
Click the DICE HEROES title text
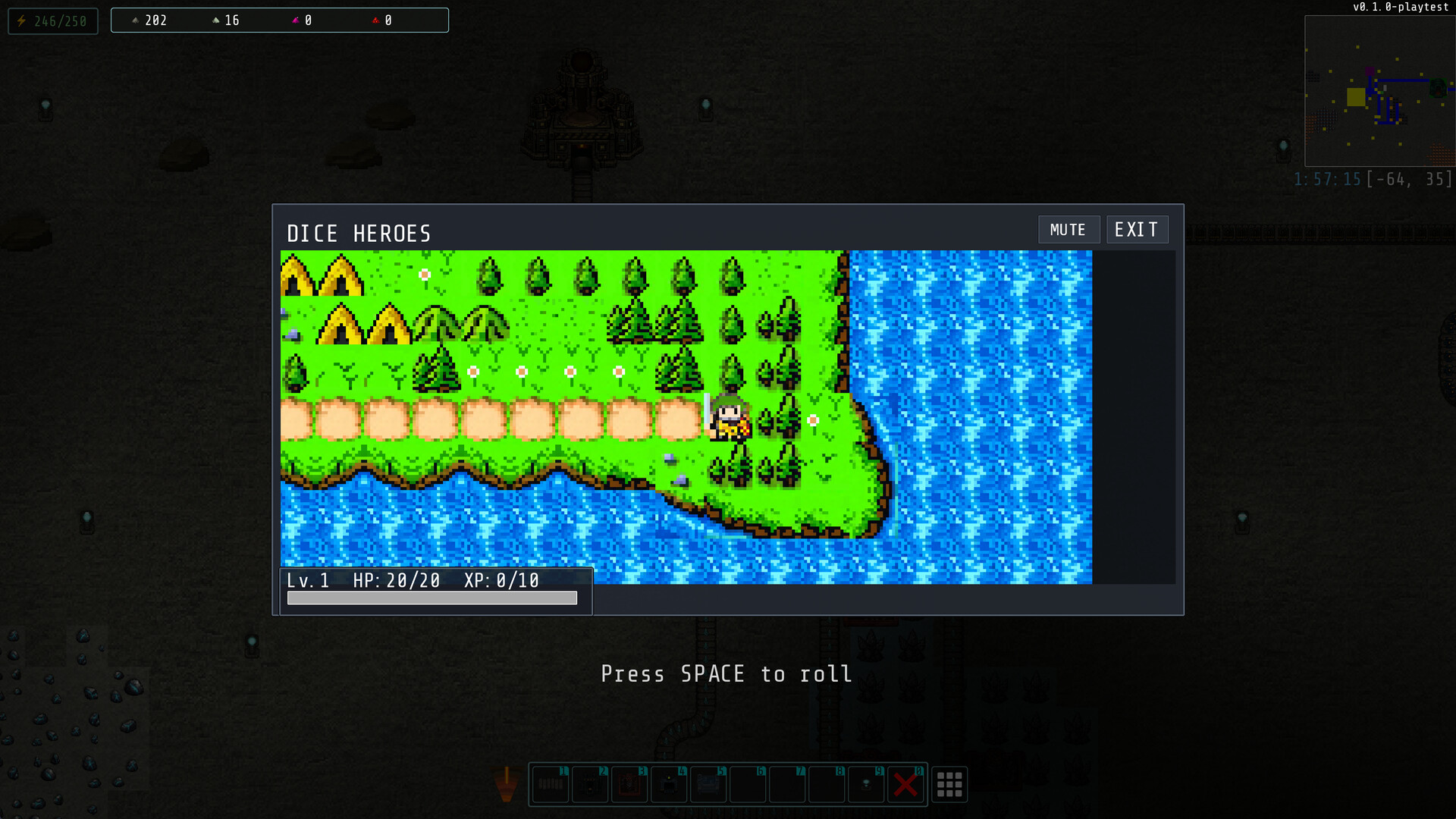click(x=359, y=234)
